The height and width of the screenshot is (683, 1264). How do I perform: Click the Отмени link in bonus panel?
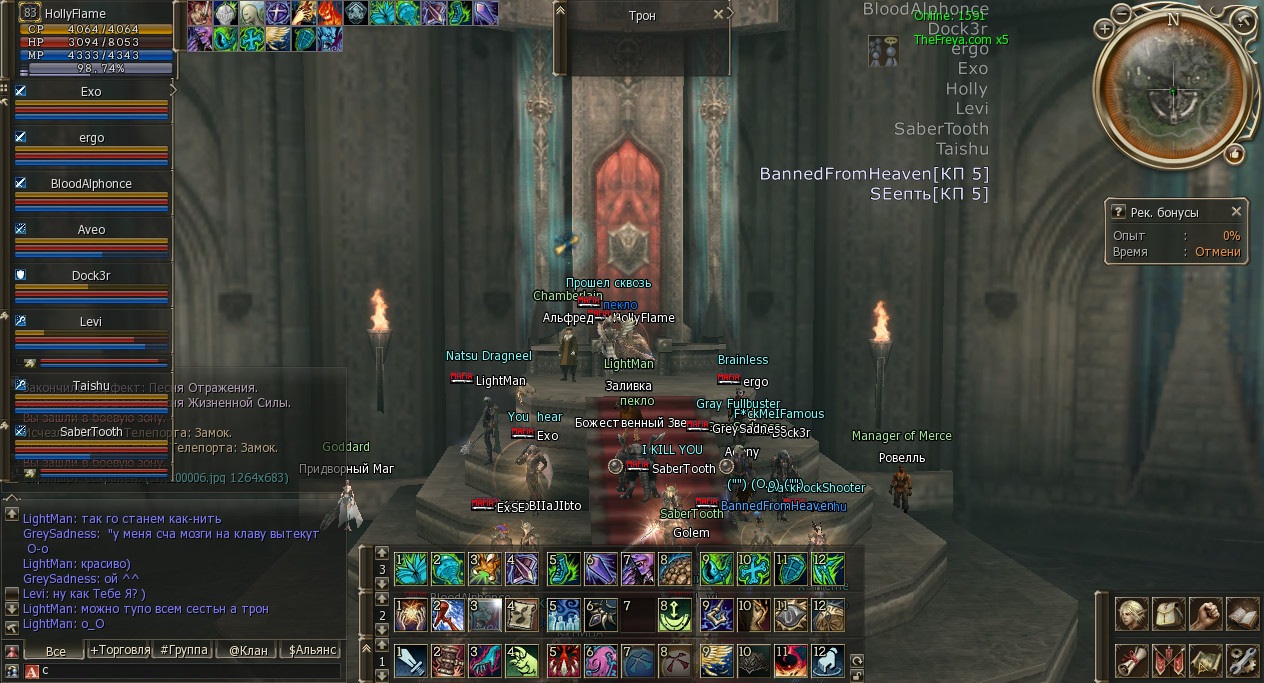[x=1218, y=252]
